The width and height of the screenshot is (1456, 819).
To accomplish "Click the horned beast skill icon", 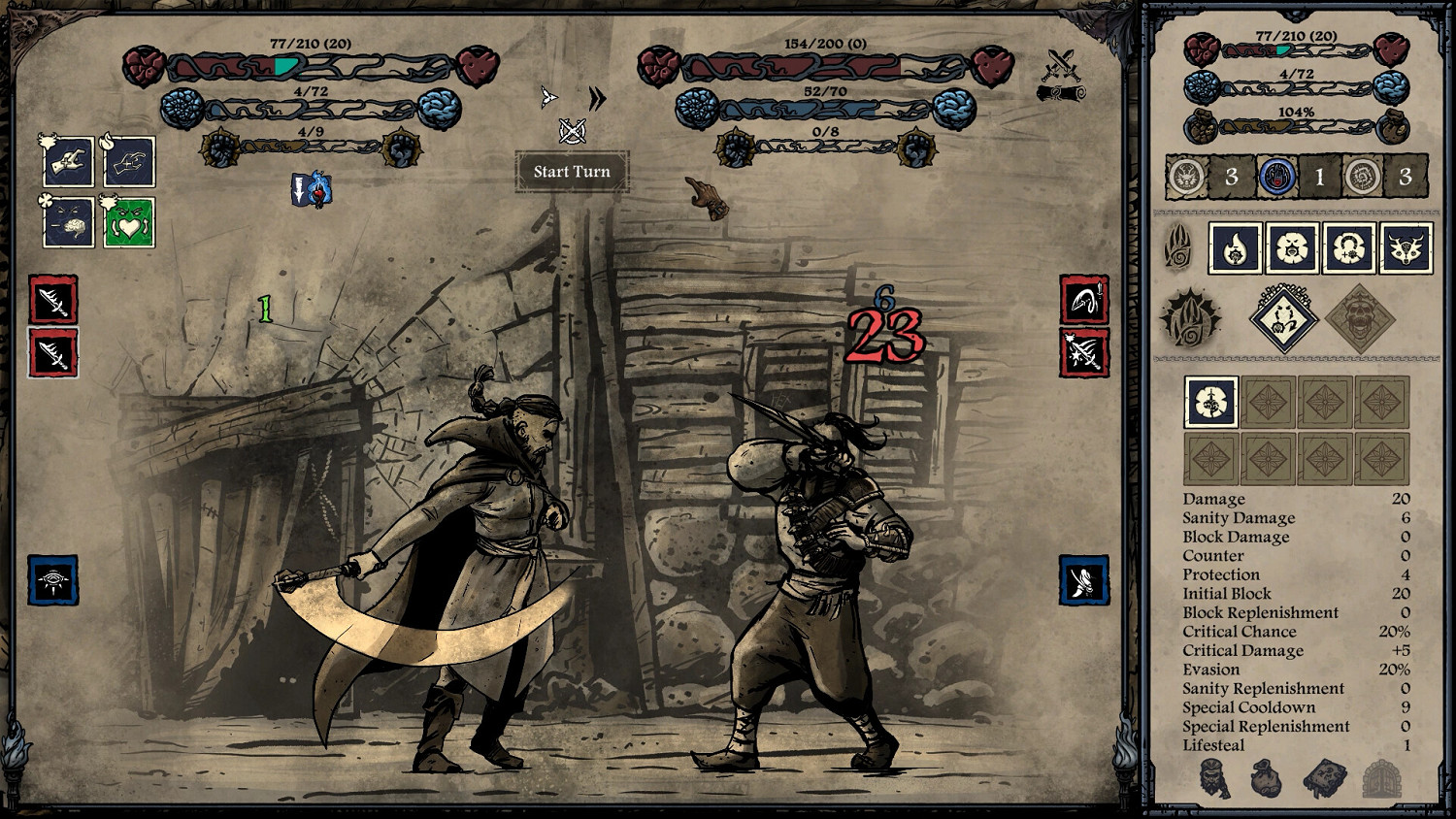I will (1405, 249).
